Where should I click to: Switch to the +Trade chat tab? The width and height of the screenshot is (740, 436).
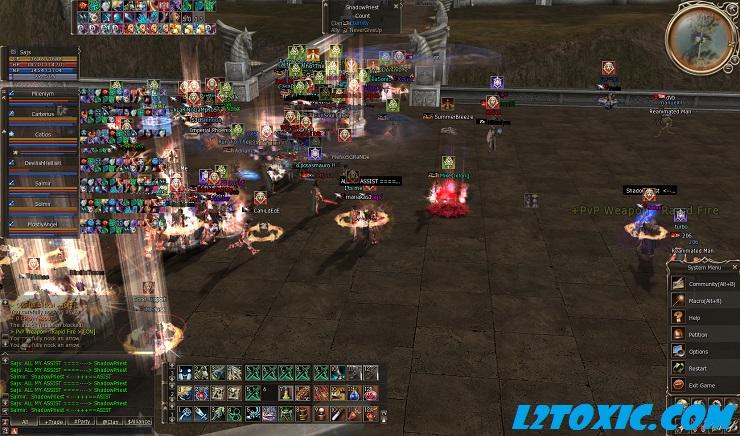click(x=52, y=422)
